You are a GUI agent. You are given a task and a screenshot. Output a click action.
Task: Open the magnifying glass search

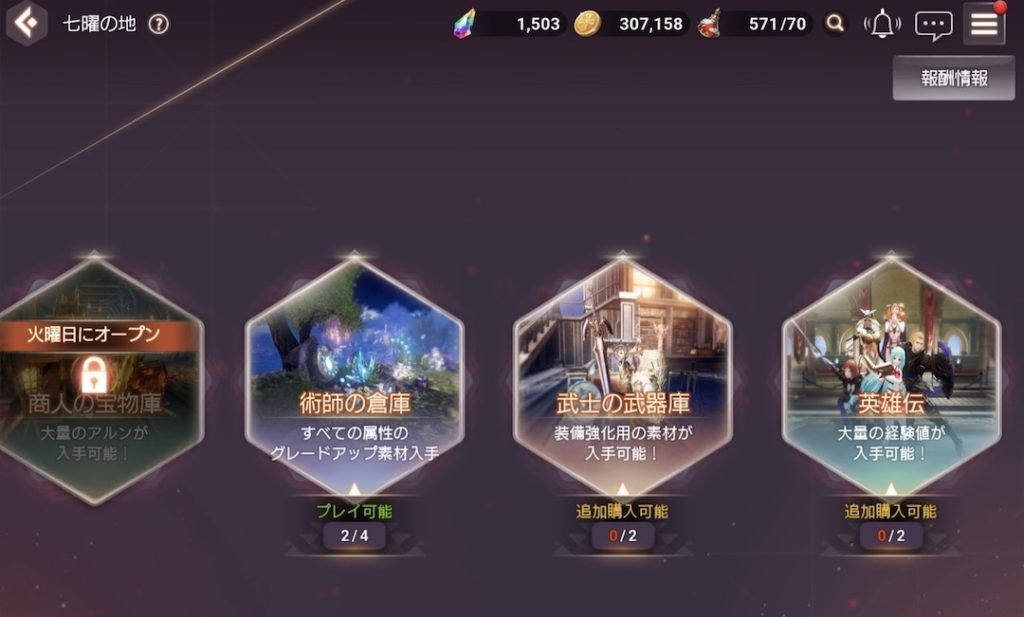tap(834, 24)
